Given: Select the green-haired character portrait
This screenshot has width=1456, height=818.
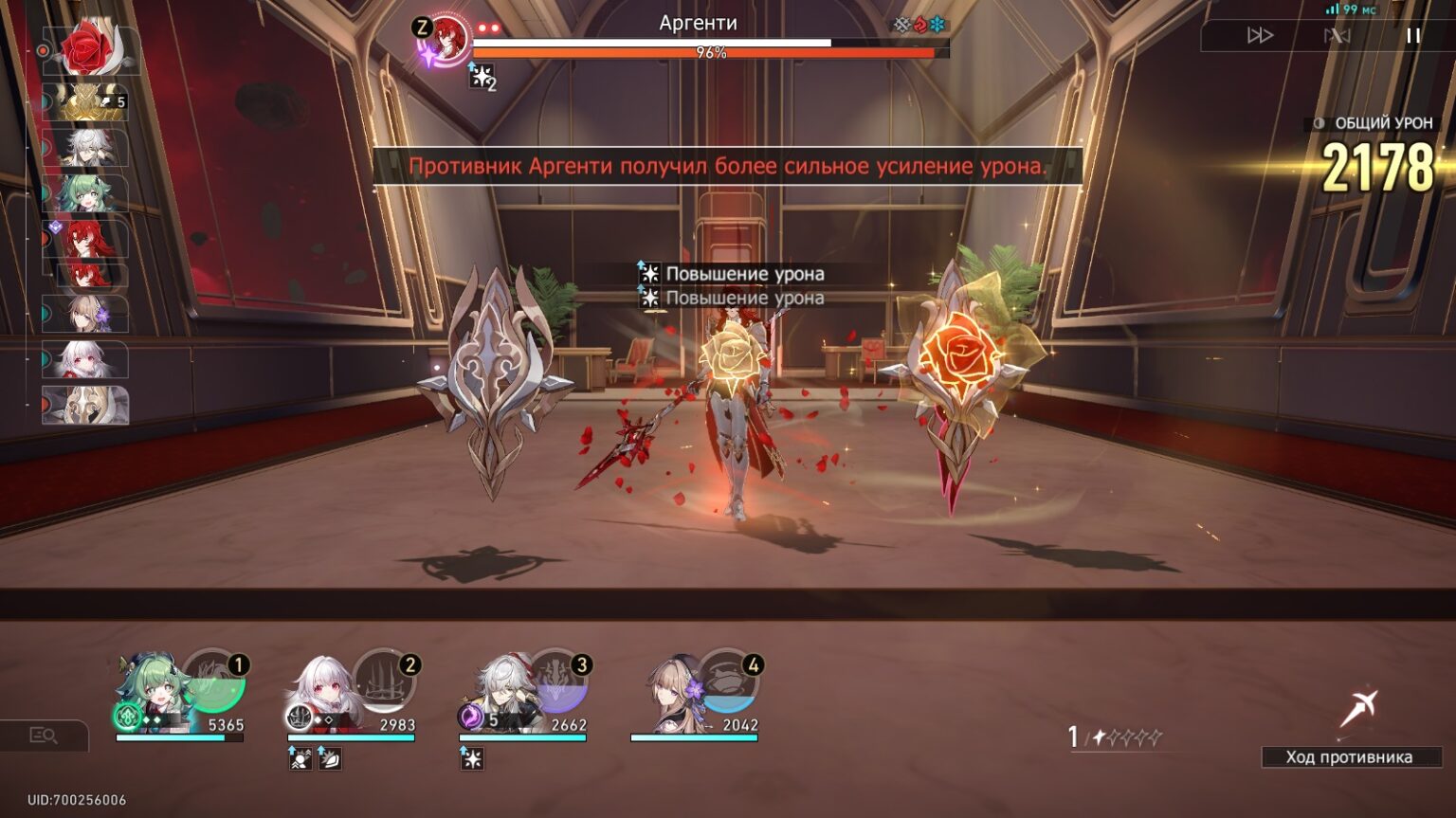Looking at the screenshot, I should tap(152, 692).
